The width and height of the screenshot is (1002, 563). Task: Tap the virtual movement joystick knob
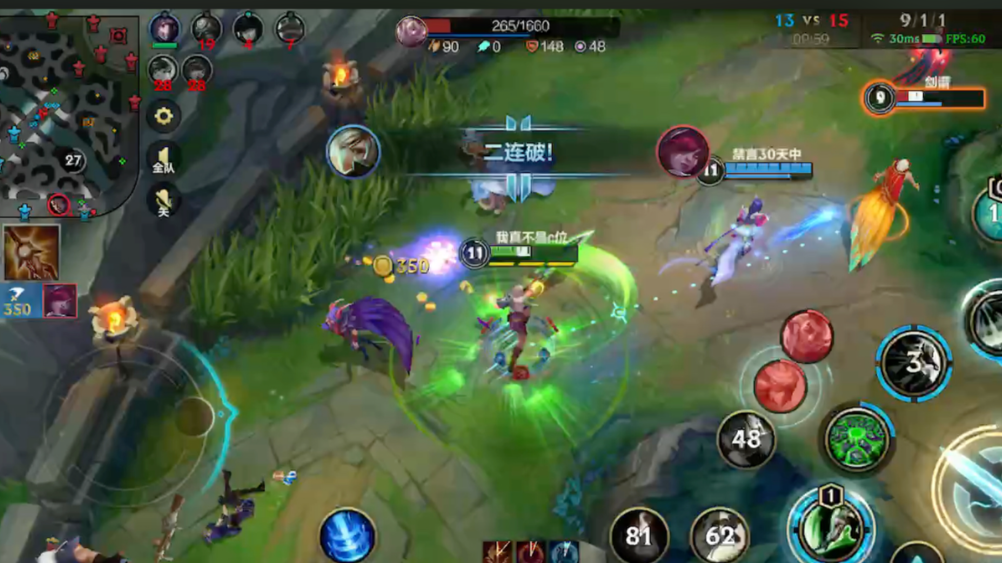click(x=194, y=416)
